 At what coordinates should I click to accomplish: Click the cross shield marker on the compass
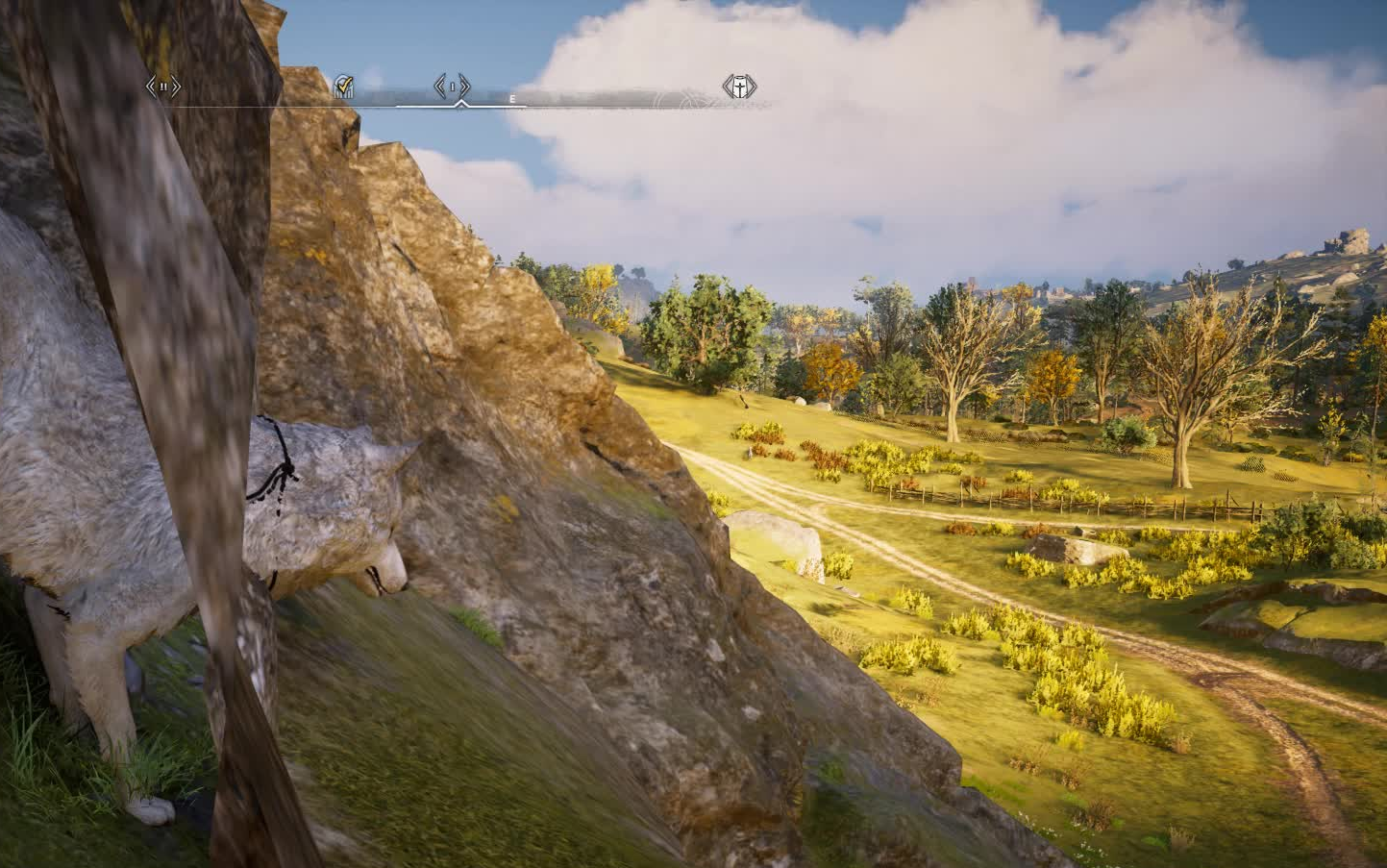pos(739,87)
